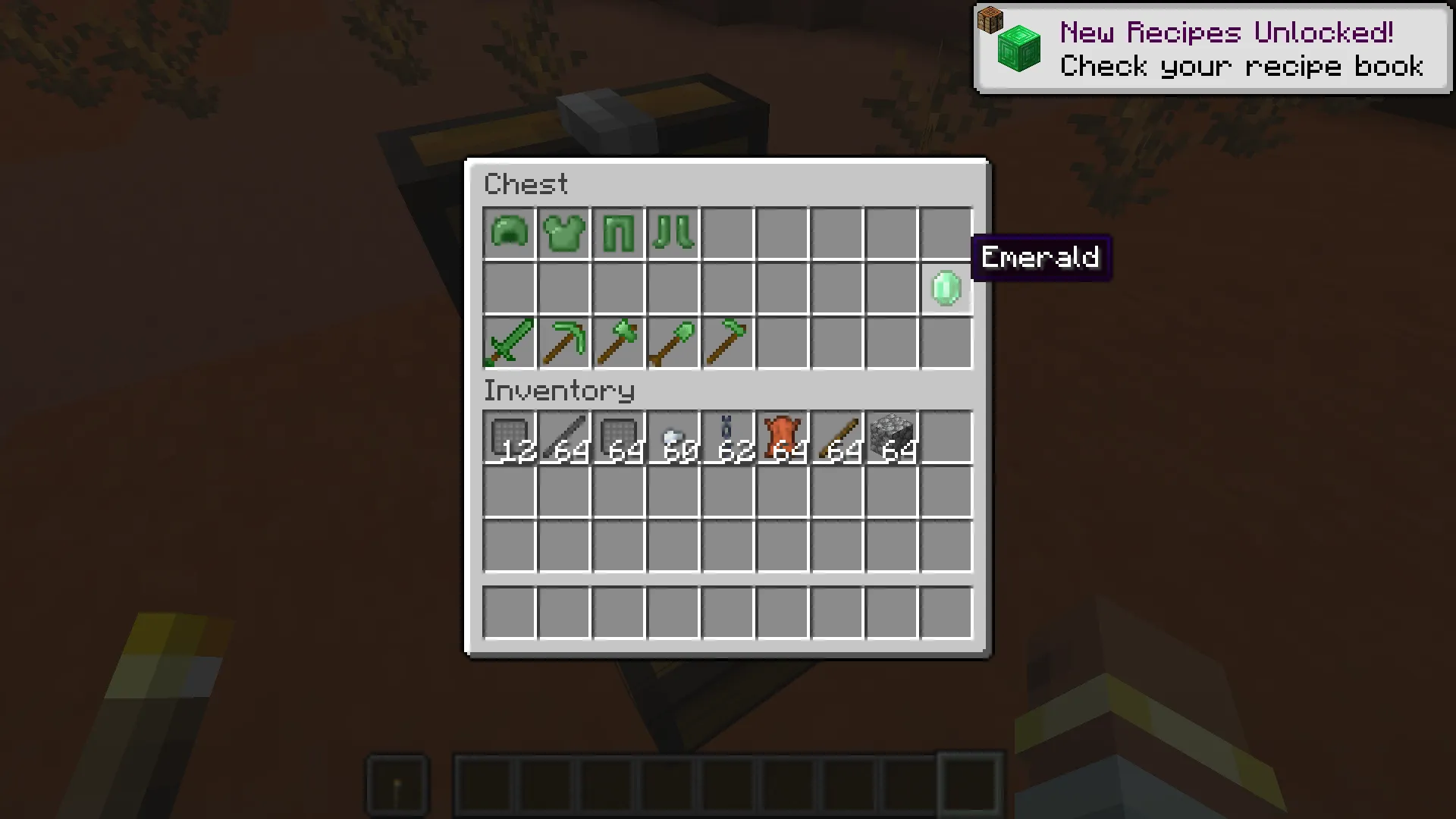
Task: Pick up the emerald shovel
Action: point(673,342)
